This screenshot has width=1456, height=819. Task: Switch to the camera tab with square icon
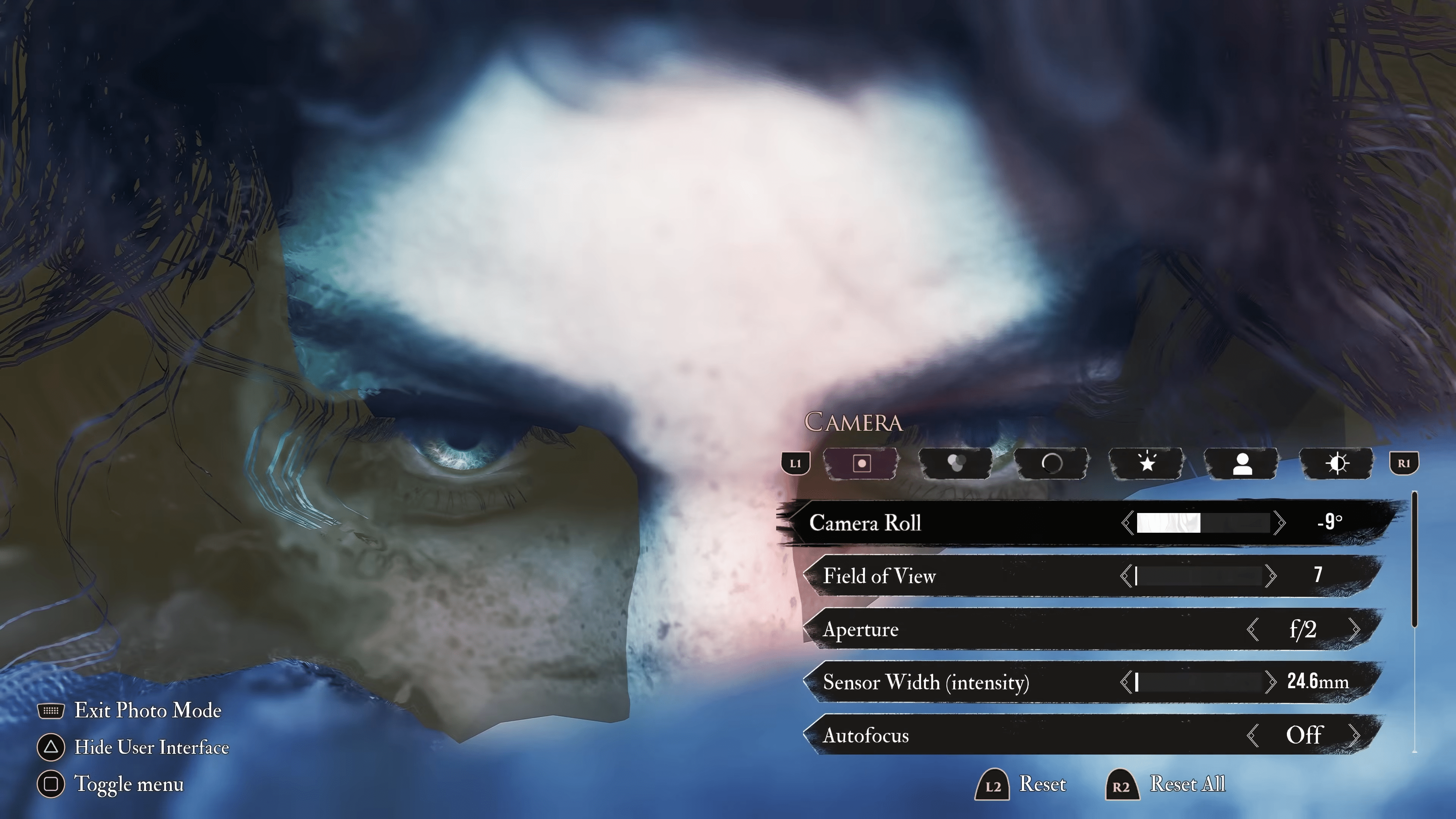pos(861,463)
